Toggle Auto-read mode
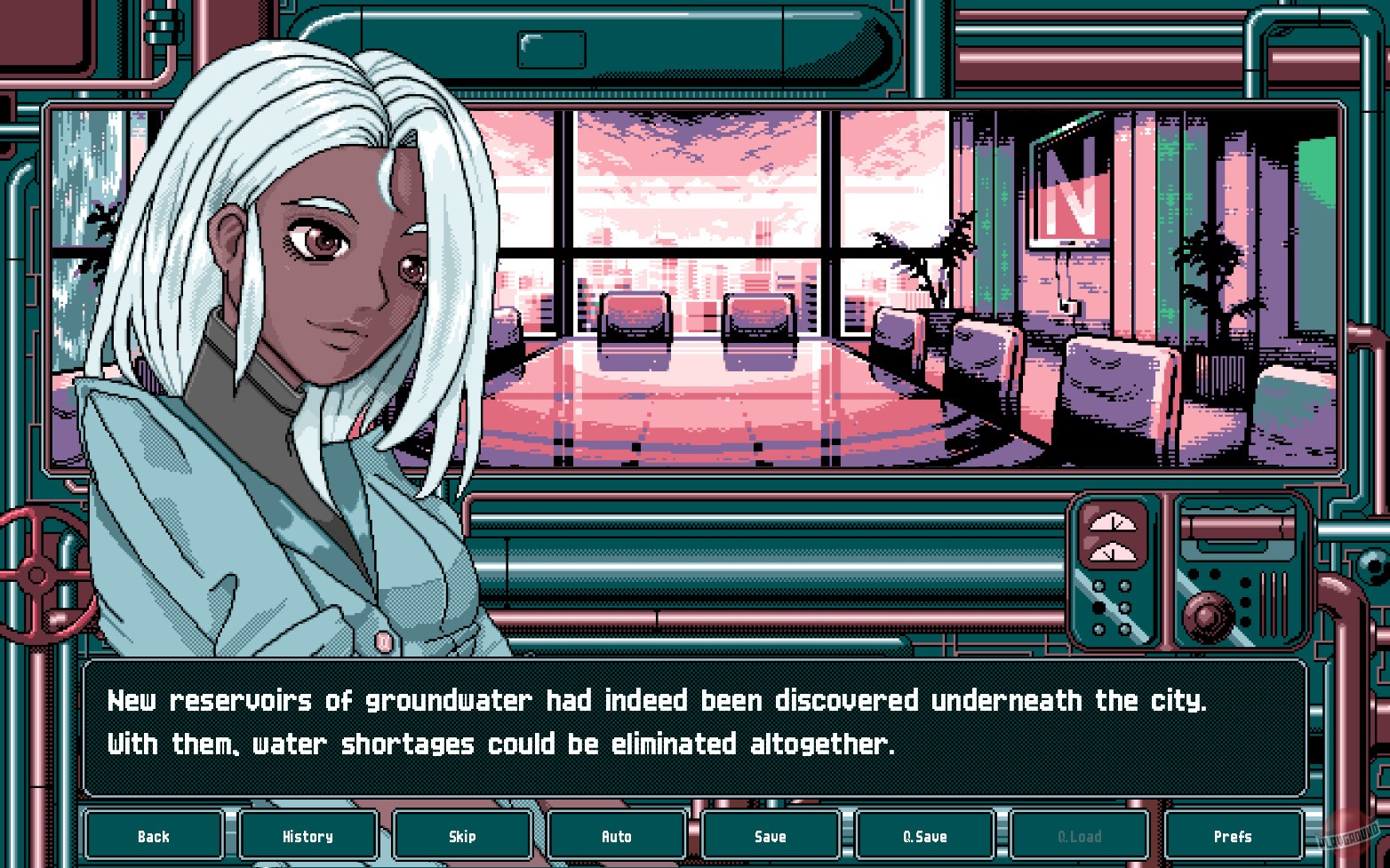 (x=616, y=835)
